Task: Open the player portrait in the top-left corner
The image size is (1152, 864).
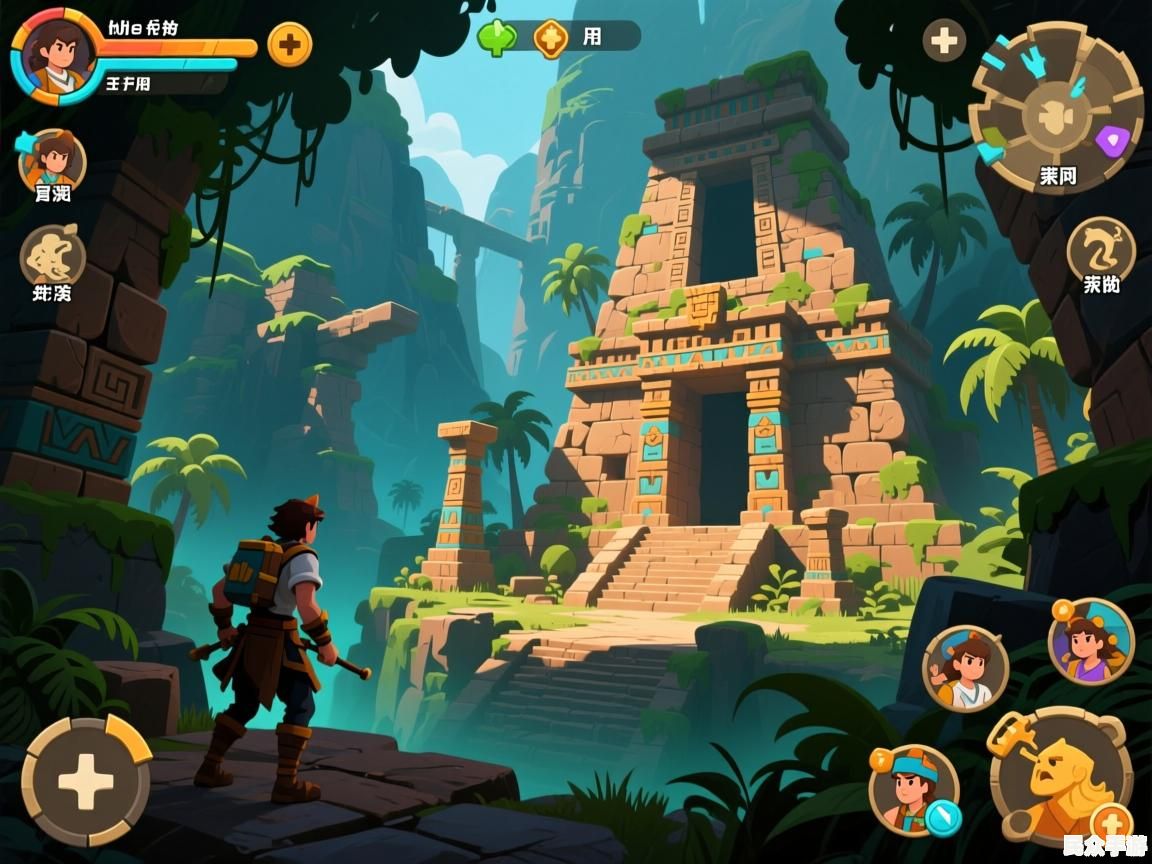Action: tap(55, 53)
